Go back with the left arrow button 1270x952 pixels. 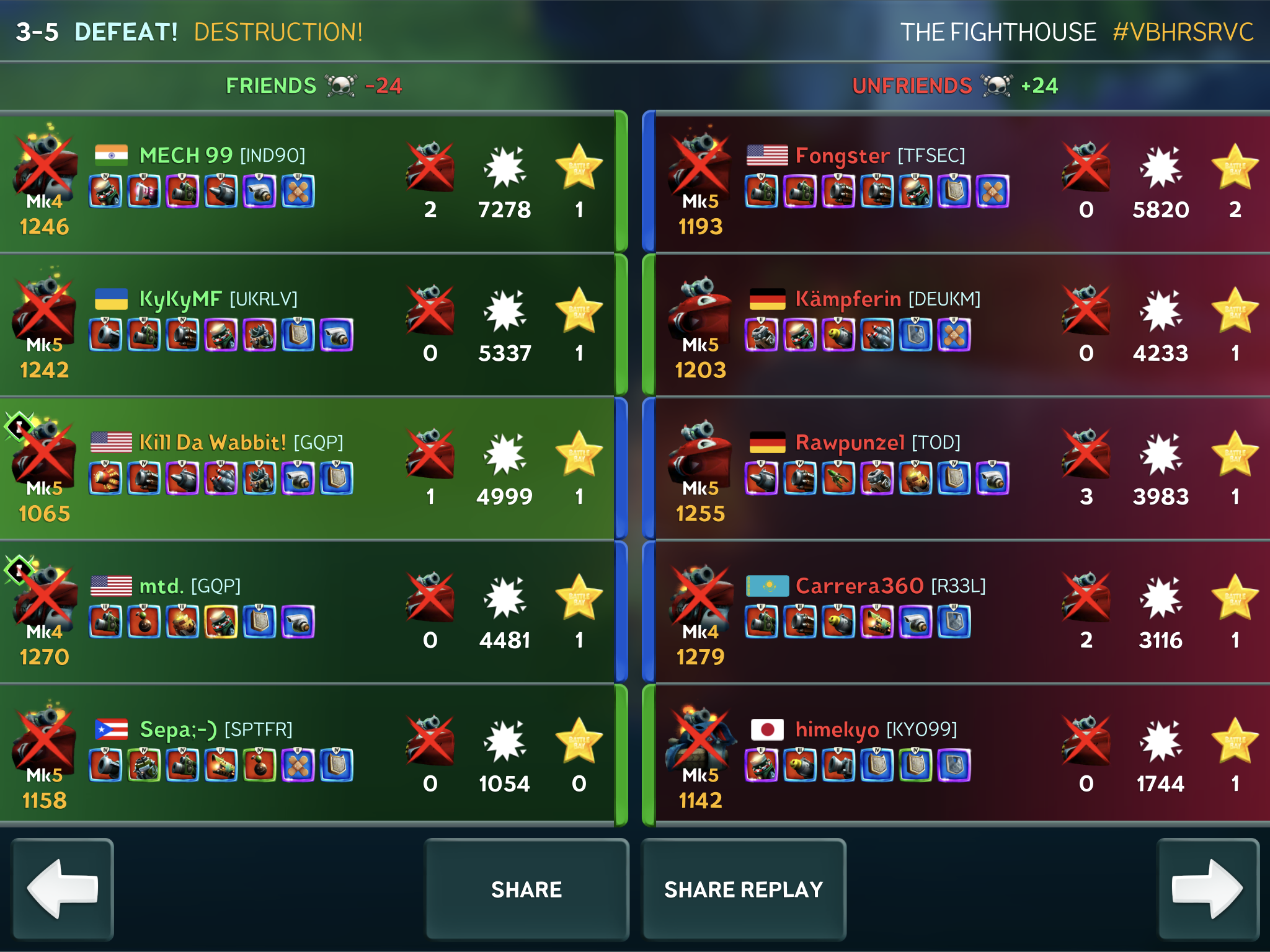63,889
